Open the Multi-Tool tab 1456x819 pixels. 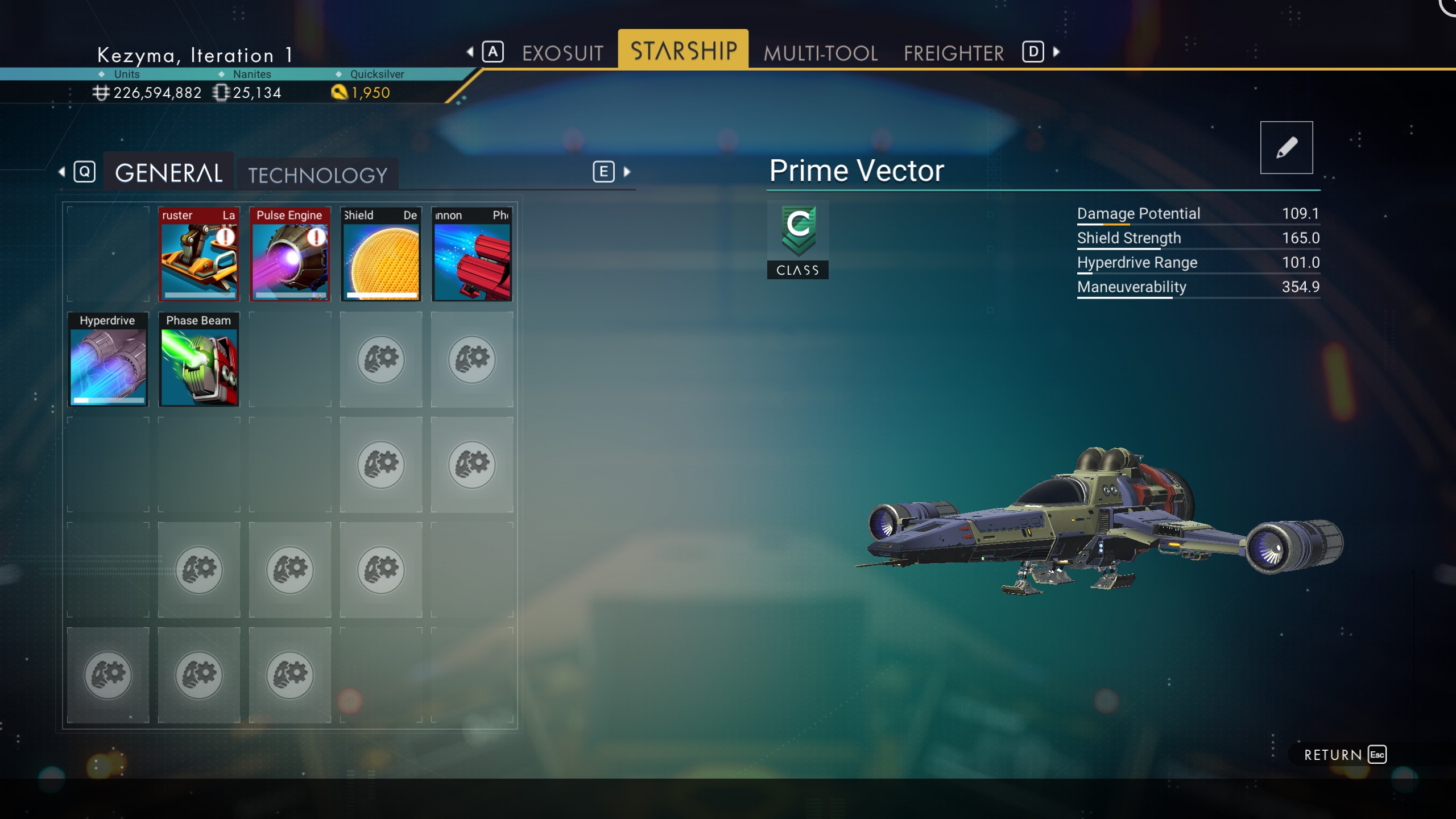point(820,53)
